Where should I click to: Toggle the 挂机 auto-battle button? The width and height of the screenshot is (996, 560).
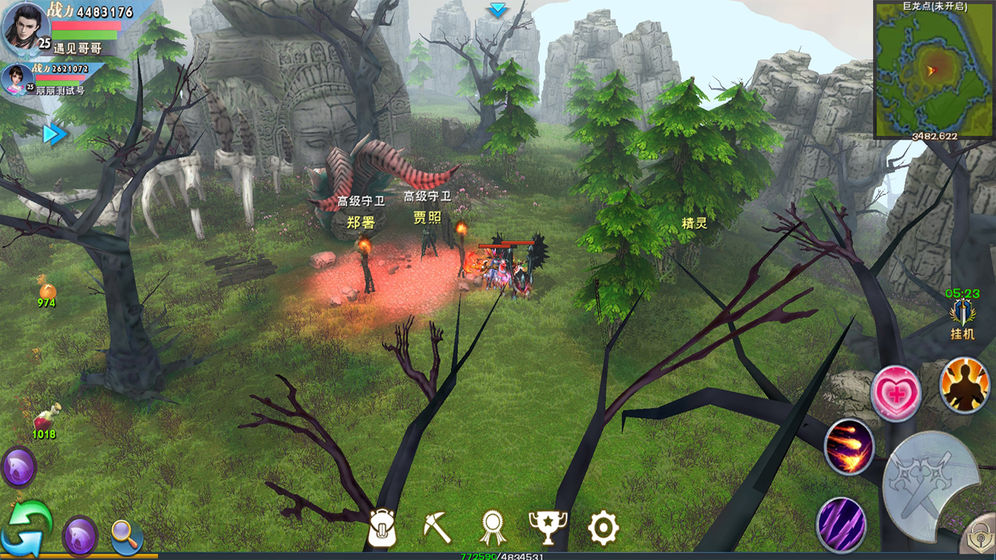click(961, 319)
